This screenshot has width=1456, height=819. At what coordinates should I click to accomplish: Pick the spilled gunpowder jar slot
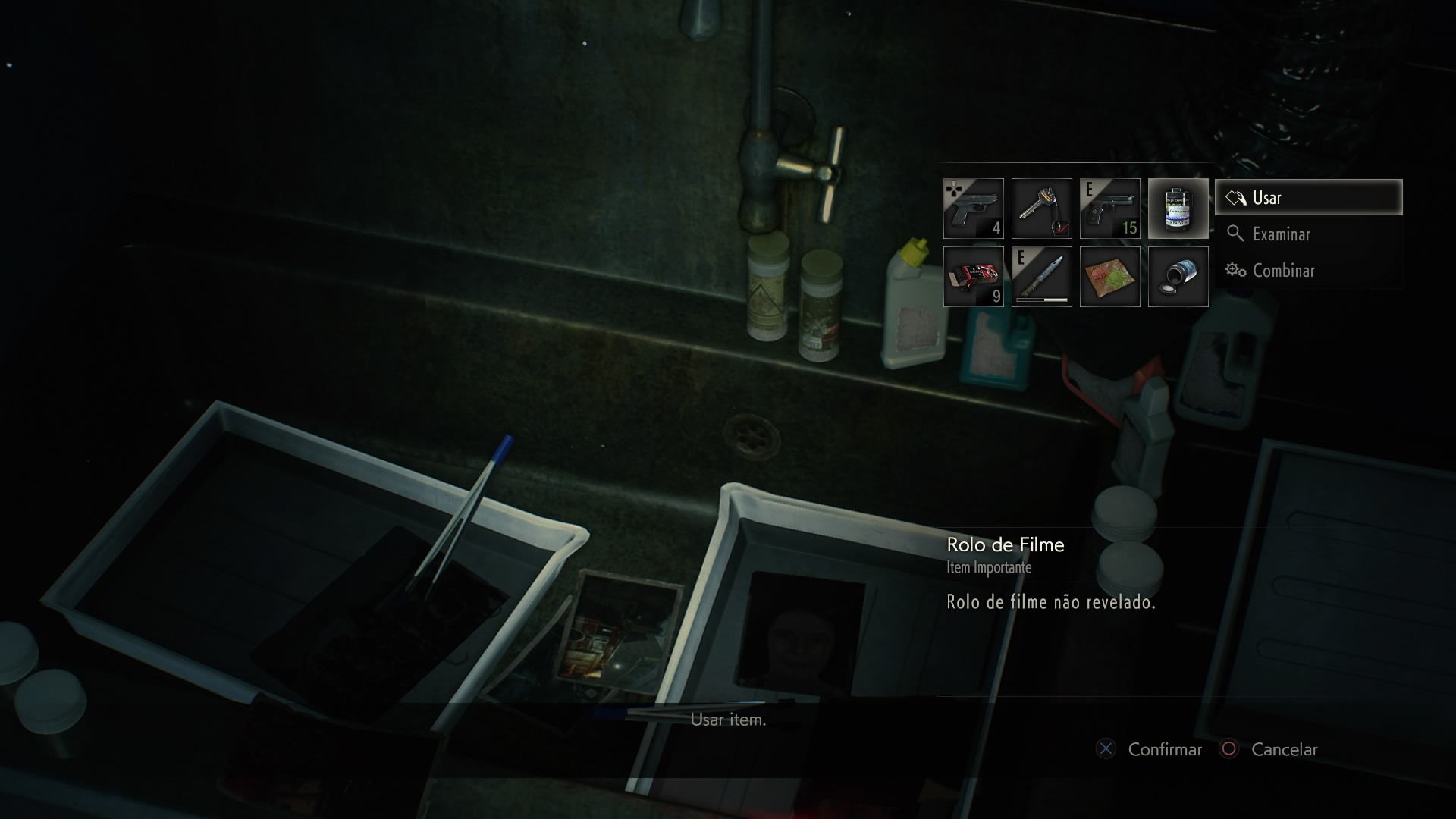tap(1178, 277)
